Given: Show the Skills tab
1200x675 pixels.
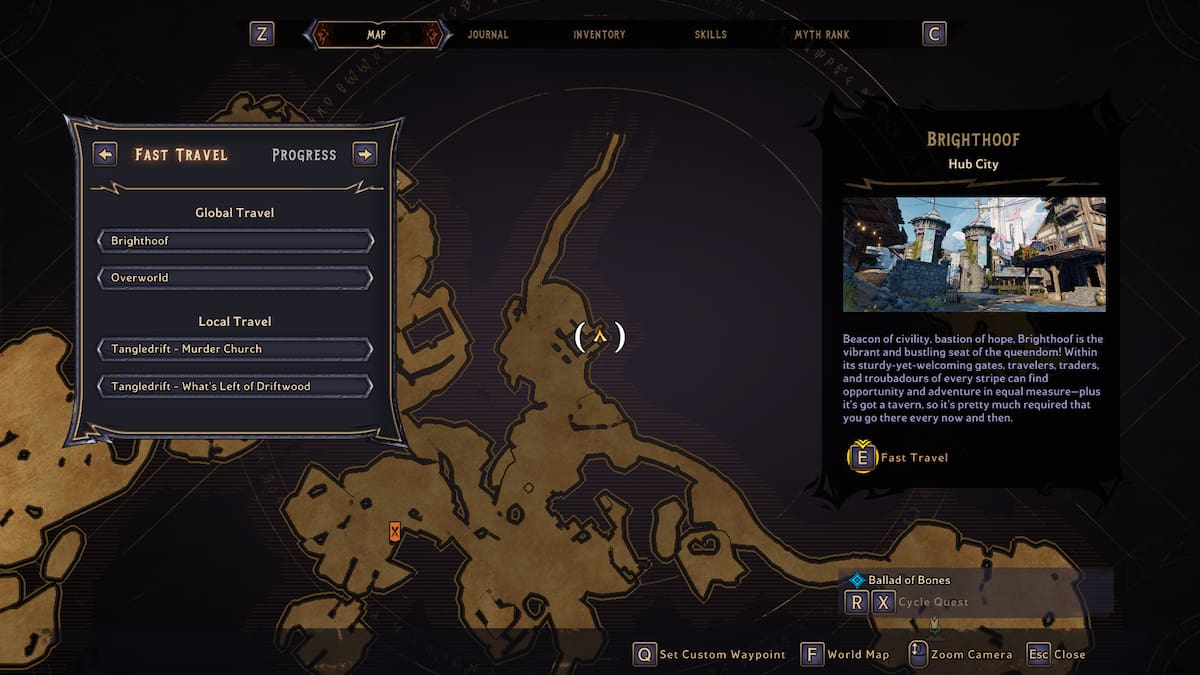Looking at the screenshot, I should point(712,35).
